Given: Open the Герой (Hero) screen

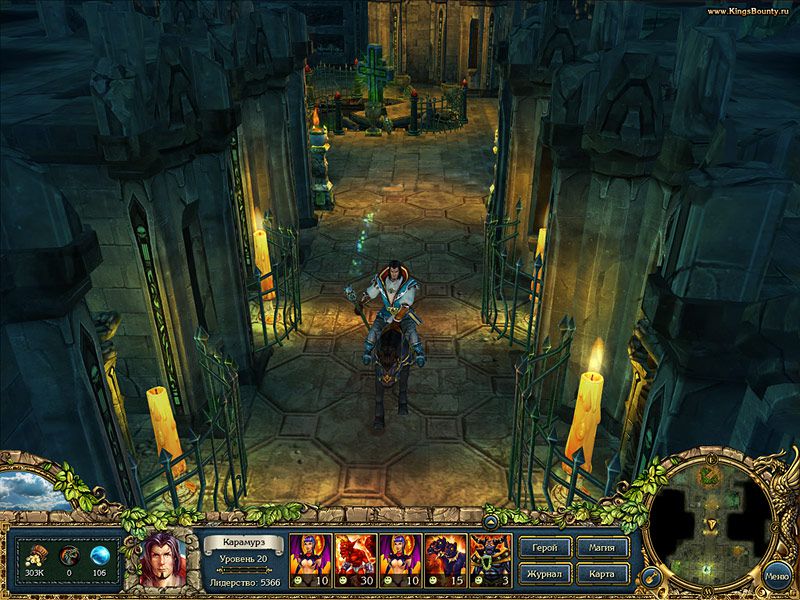Looking at the screenshot, I should click(546, 548).
